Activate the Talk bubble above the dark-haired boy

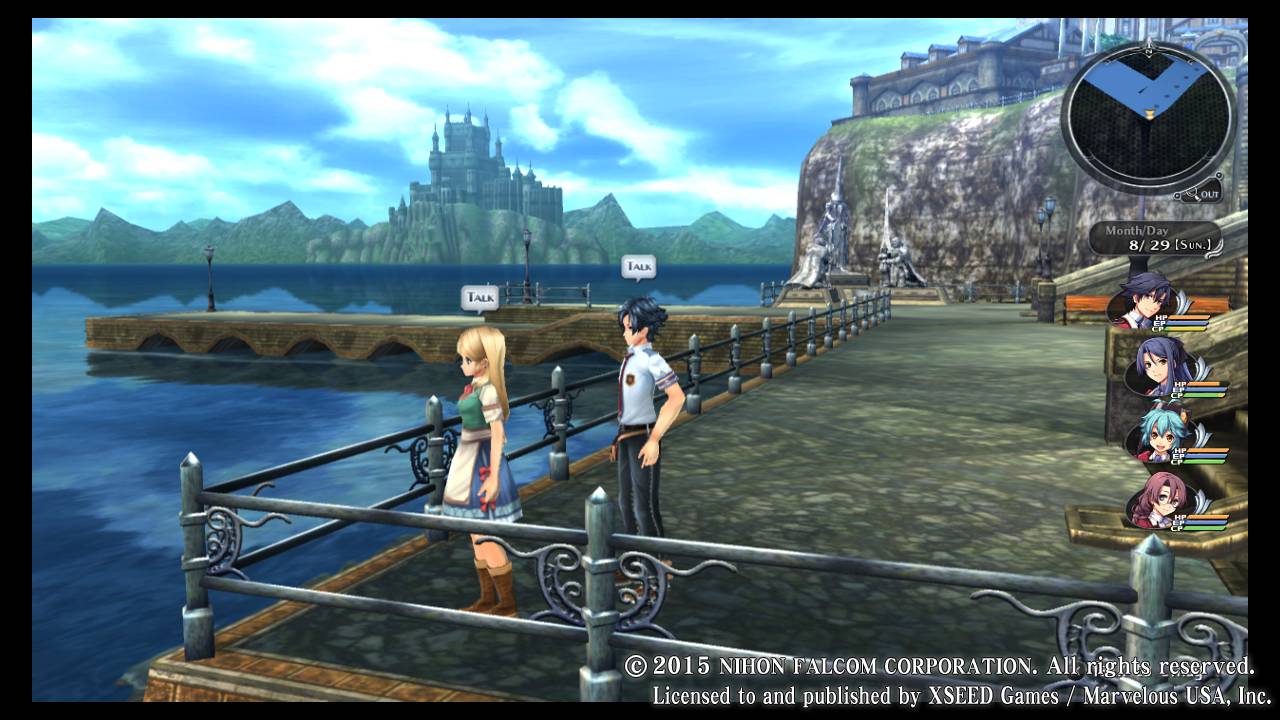pos(638,266)
